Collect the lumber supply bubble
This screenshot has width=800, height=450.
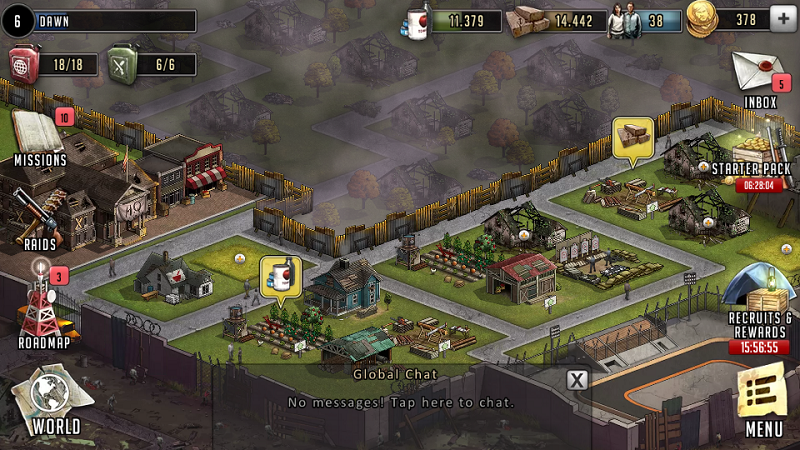632,138
